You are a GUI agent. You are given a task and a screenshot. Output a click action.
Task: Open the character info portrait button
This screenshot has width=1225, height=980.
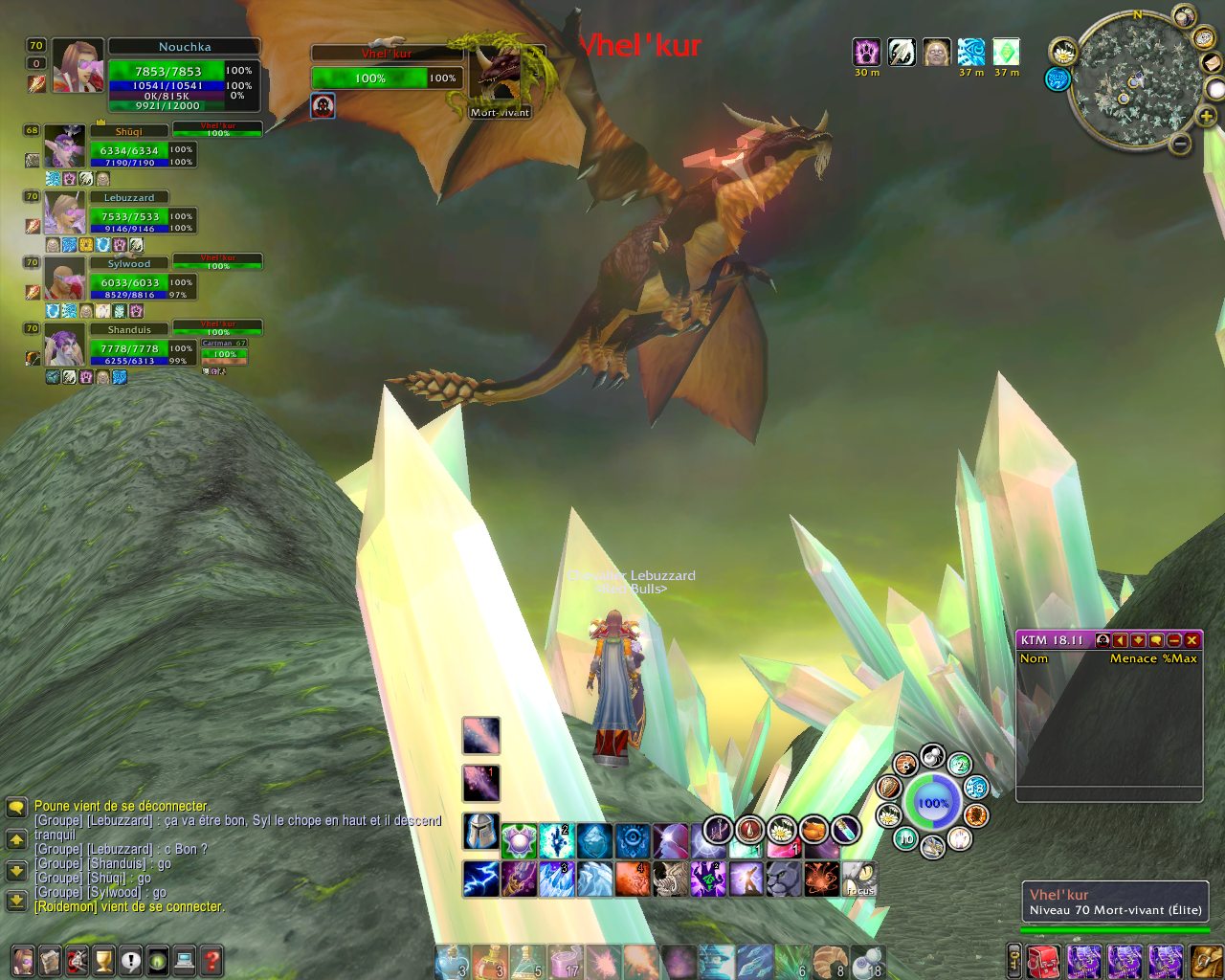point(23,960)
